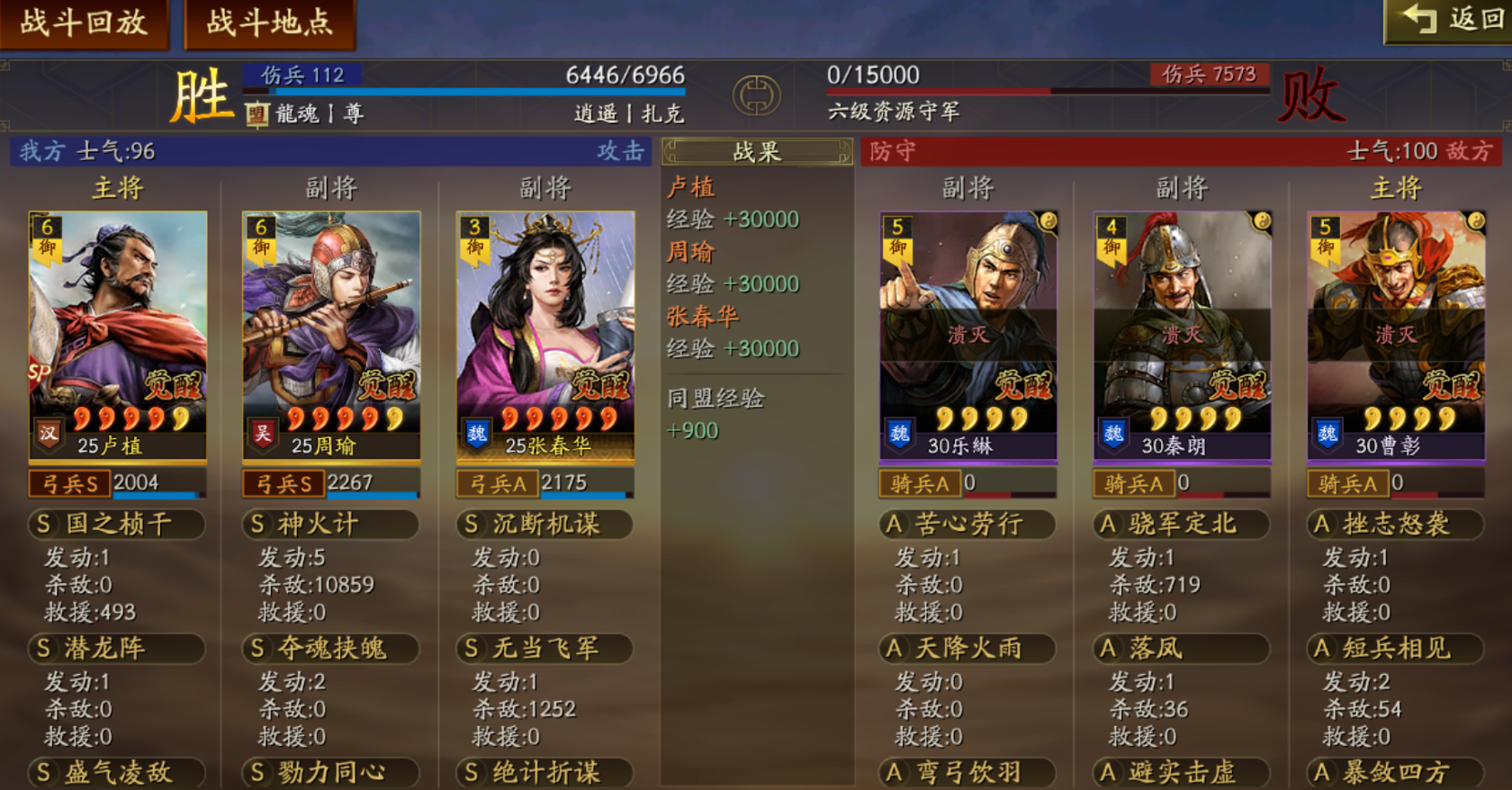
Task: Toggle the S skill 无当飞军 under 张春华
Action: coord(544,649)
